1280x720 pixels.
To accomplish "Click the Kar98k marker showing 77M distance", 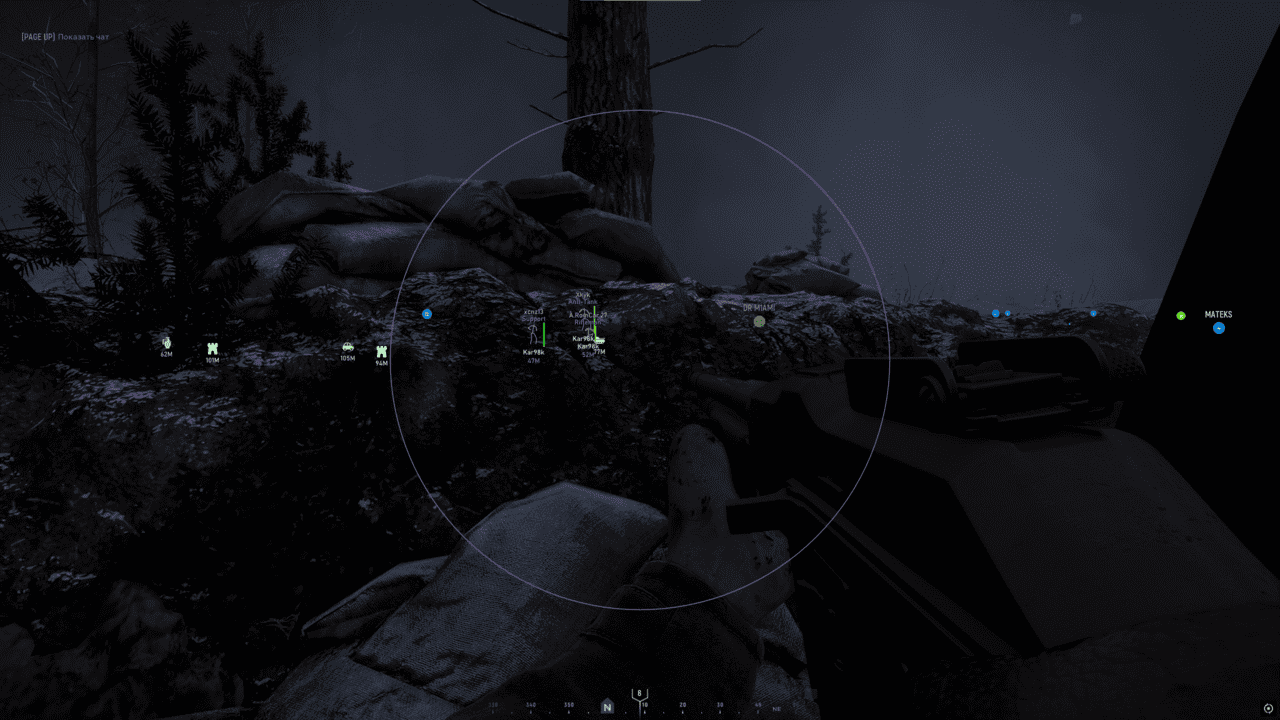I will click(x=588, y=347).
